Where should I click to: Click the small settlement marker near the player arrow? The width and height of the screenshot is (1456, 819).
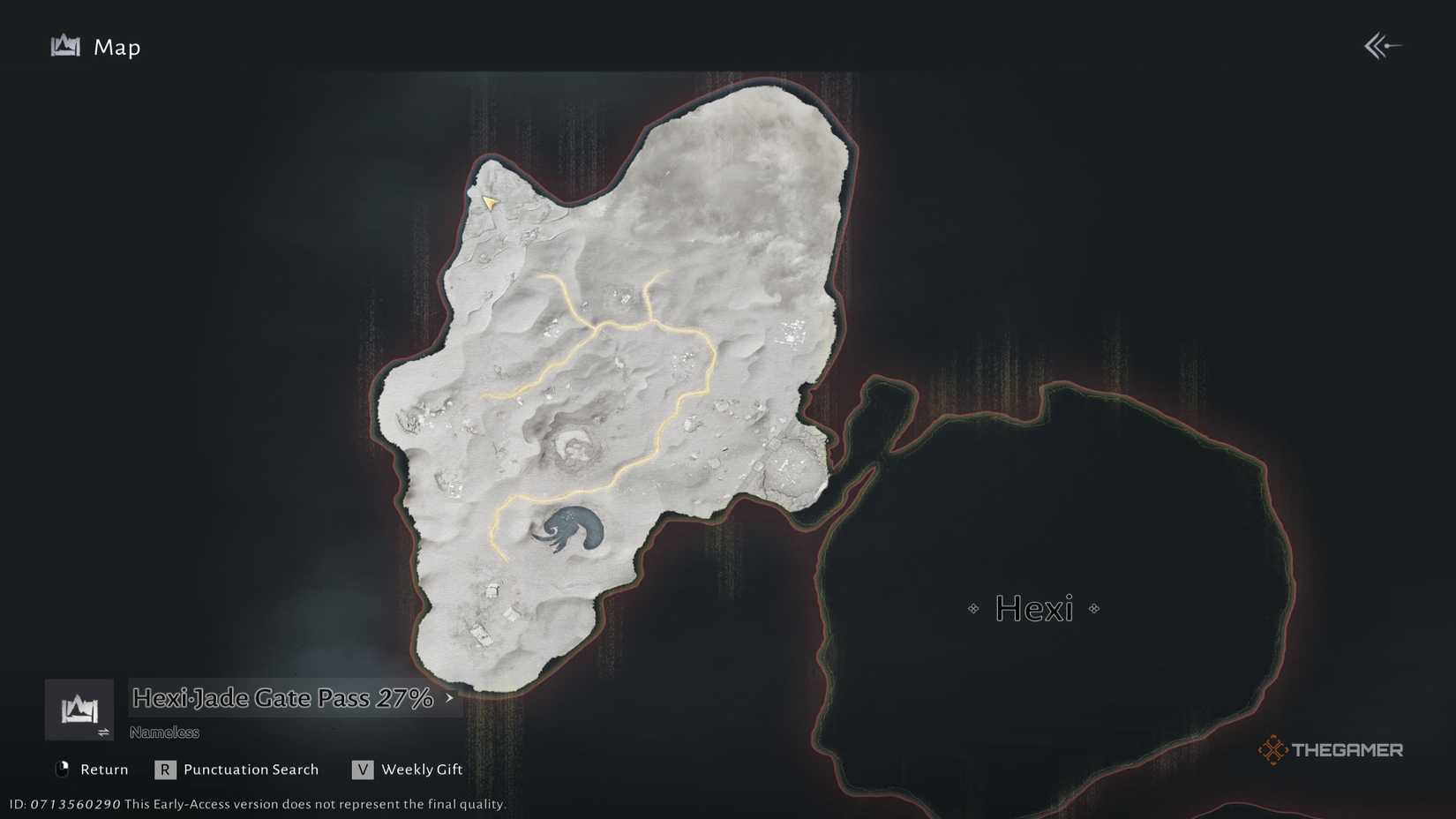pyautogui.click(x=527, y=235)
